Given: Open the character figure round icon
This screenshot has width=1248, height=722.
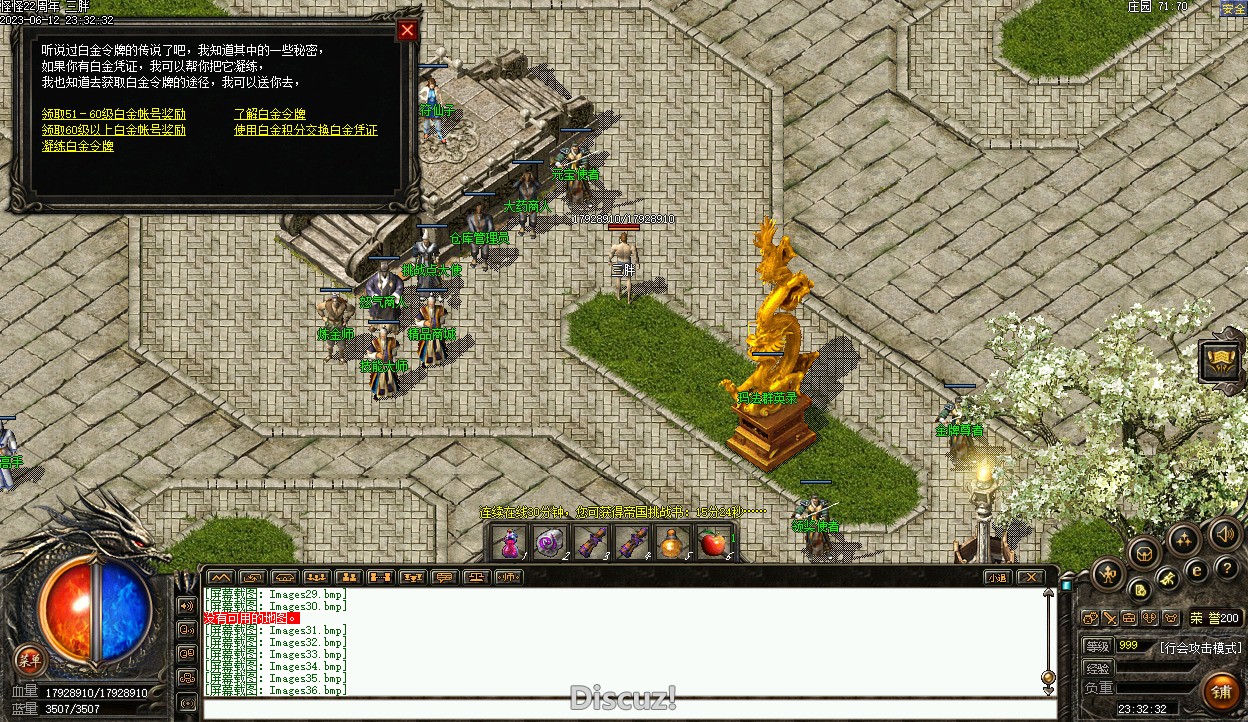Looking at the screenshot, I should [1108, 573].
